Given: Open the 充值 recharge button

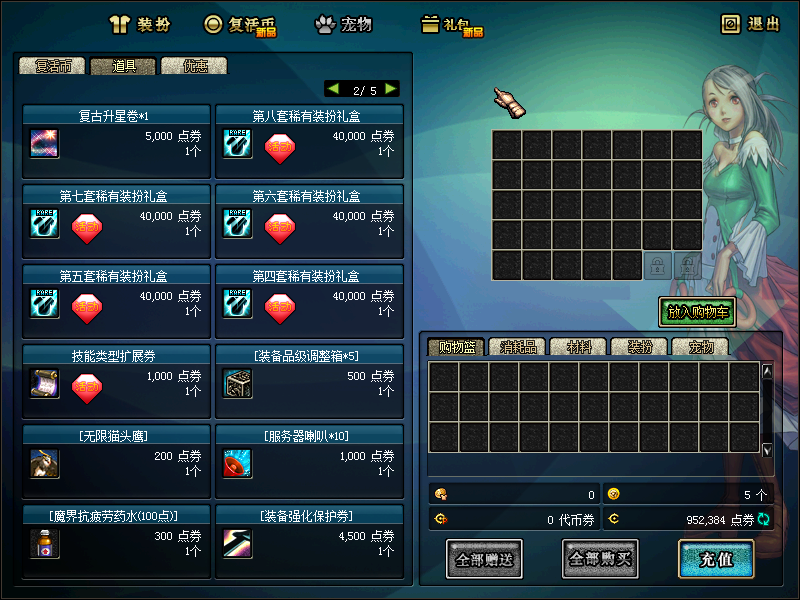Looking at the screenshot, I should click(x=716, y=559).
